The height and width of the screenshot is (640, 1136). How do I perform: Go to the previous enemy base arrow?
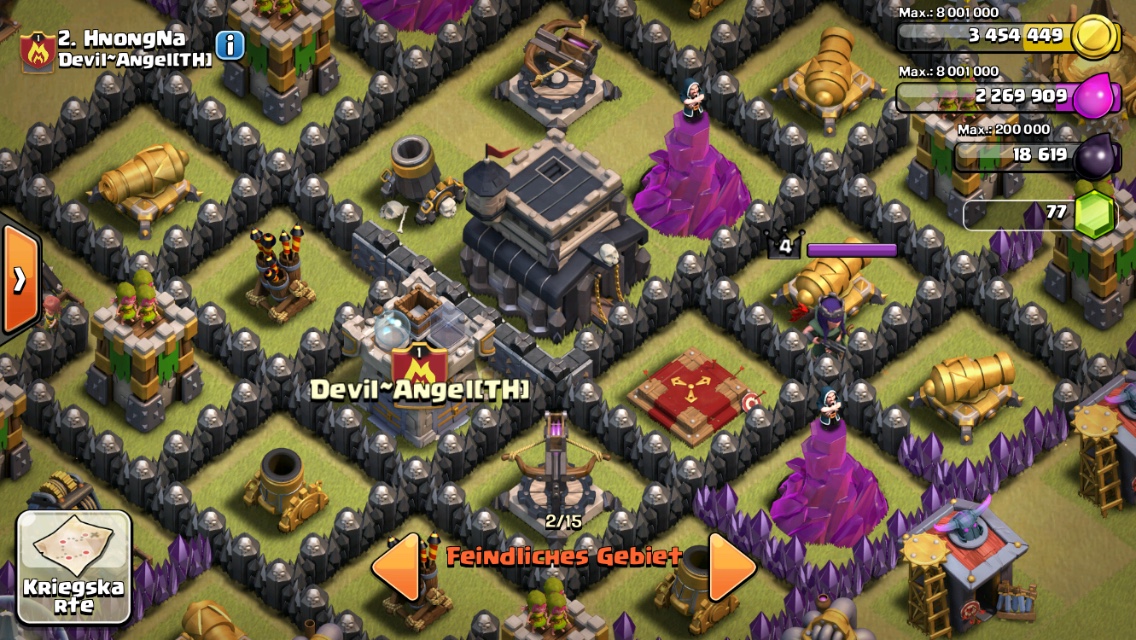[396, 566]
